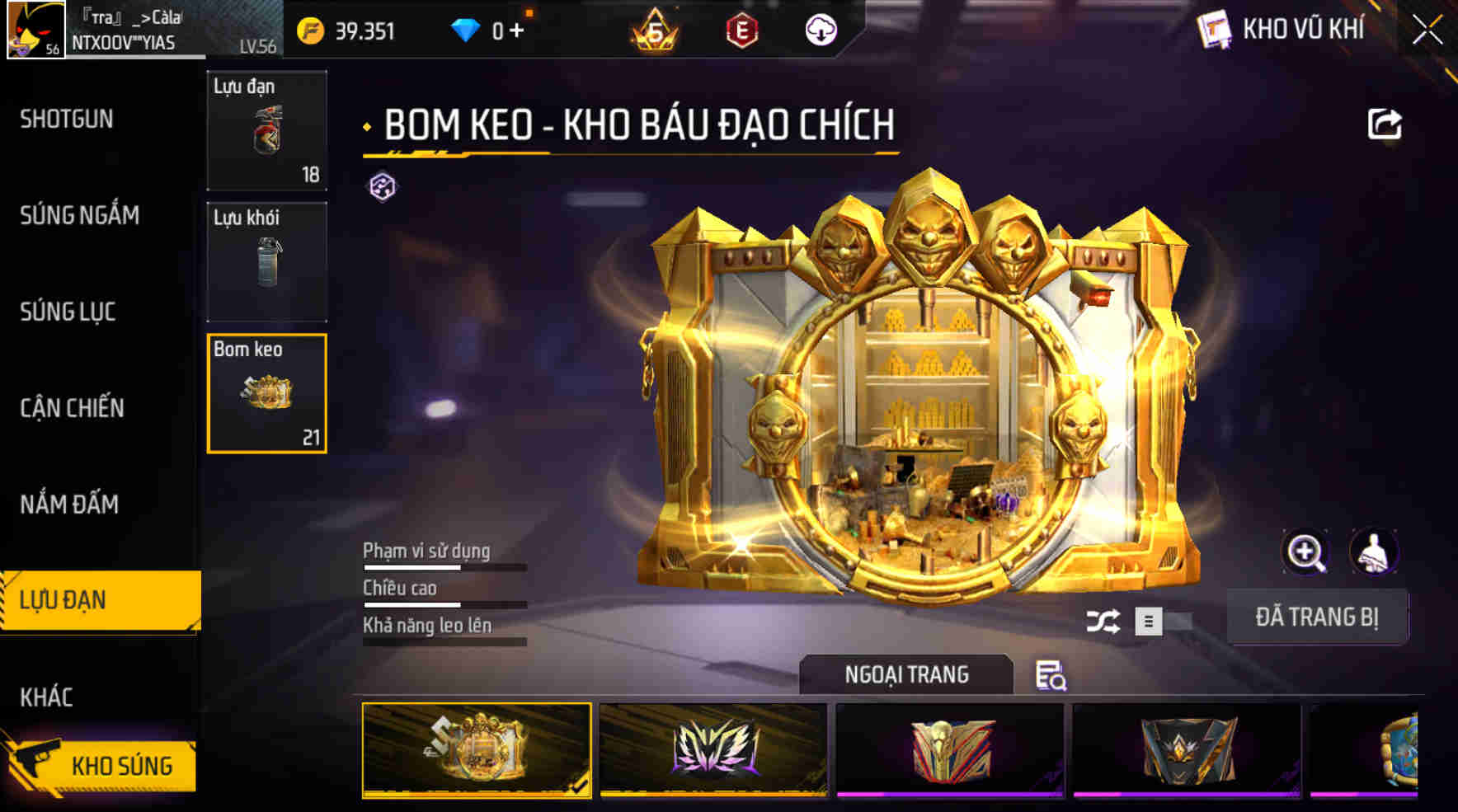1458x812 pixels.
Task: Open the rank crown level 5 icon
Action: (651, 31)
